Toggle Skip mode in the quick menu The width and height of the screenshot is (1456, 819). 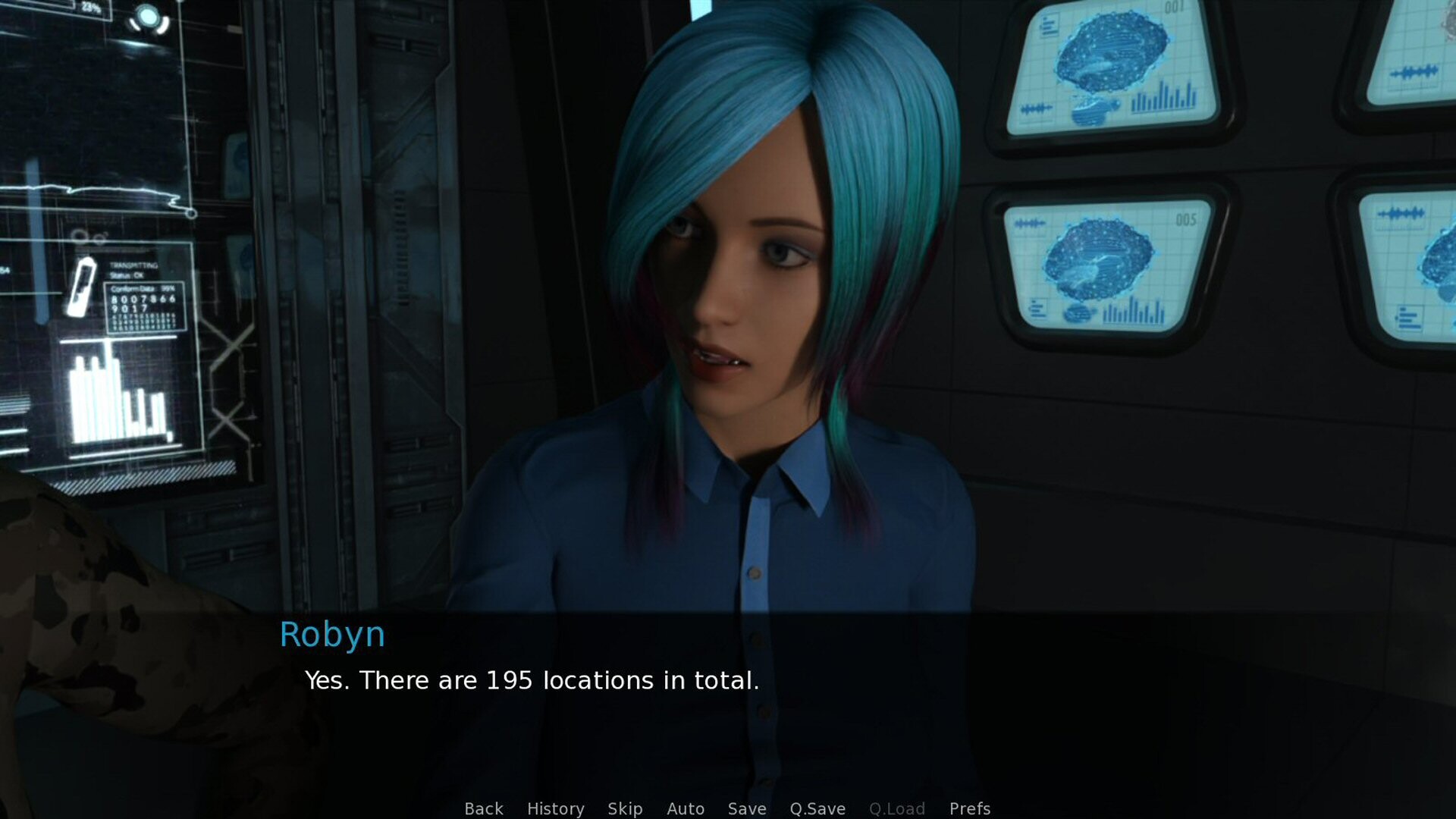(x=623, y=808)
